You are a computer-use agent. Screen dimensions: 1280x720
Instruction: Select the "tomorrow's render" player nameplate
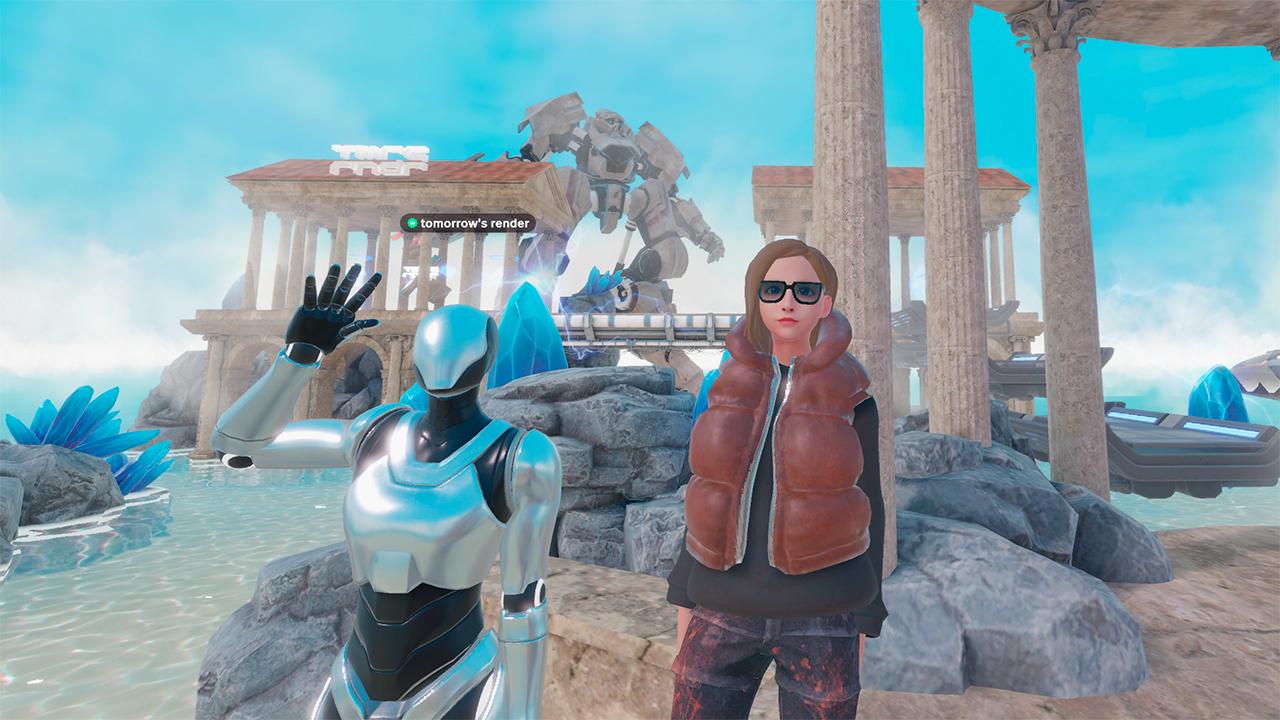click(468, 223)
